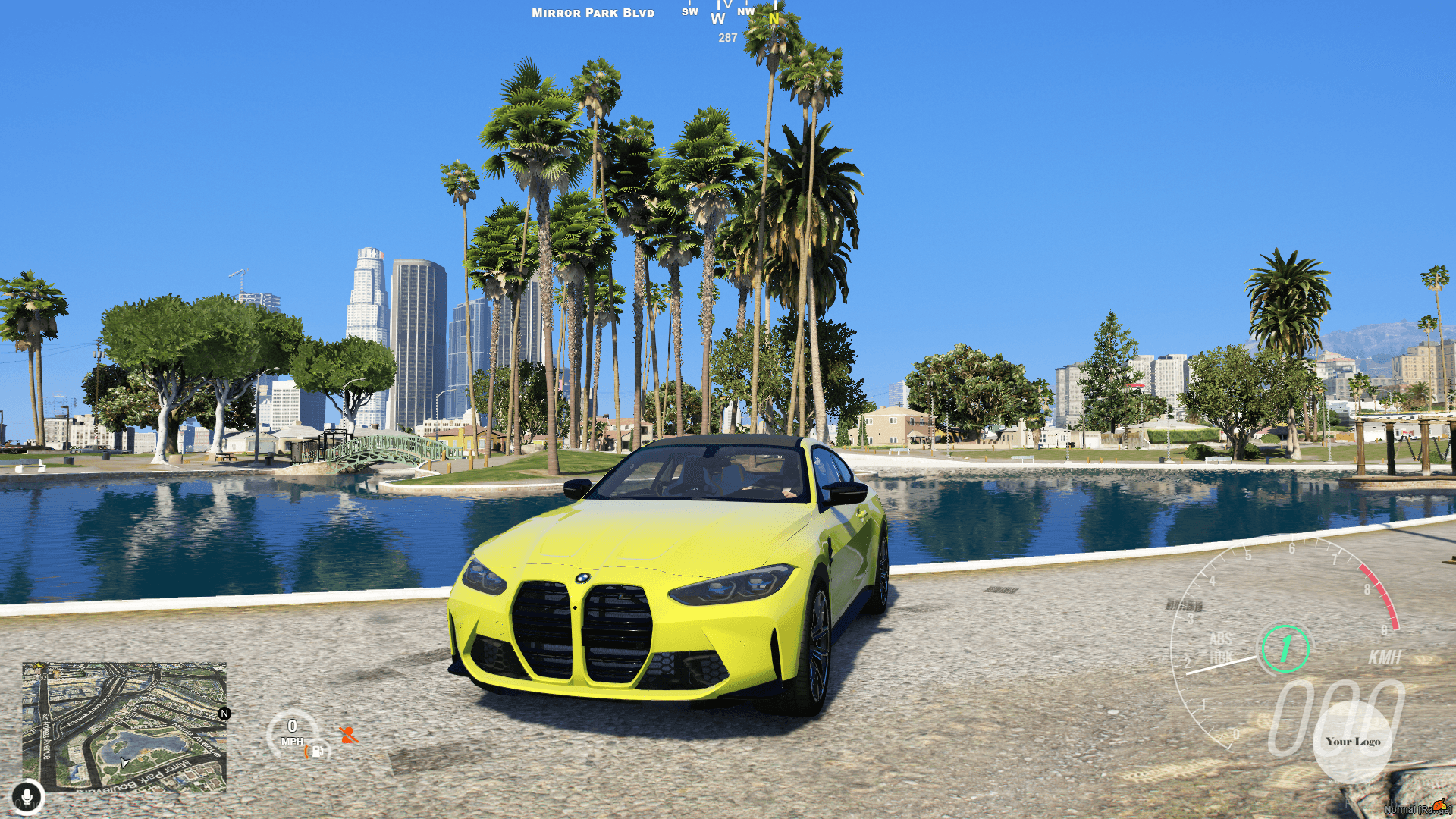Click the Mirror Park Blvd street name
Image resolution: width=1456 pixels, height=819 pixels.
pyautogui.click(x=592, y=12)
